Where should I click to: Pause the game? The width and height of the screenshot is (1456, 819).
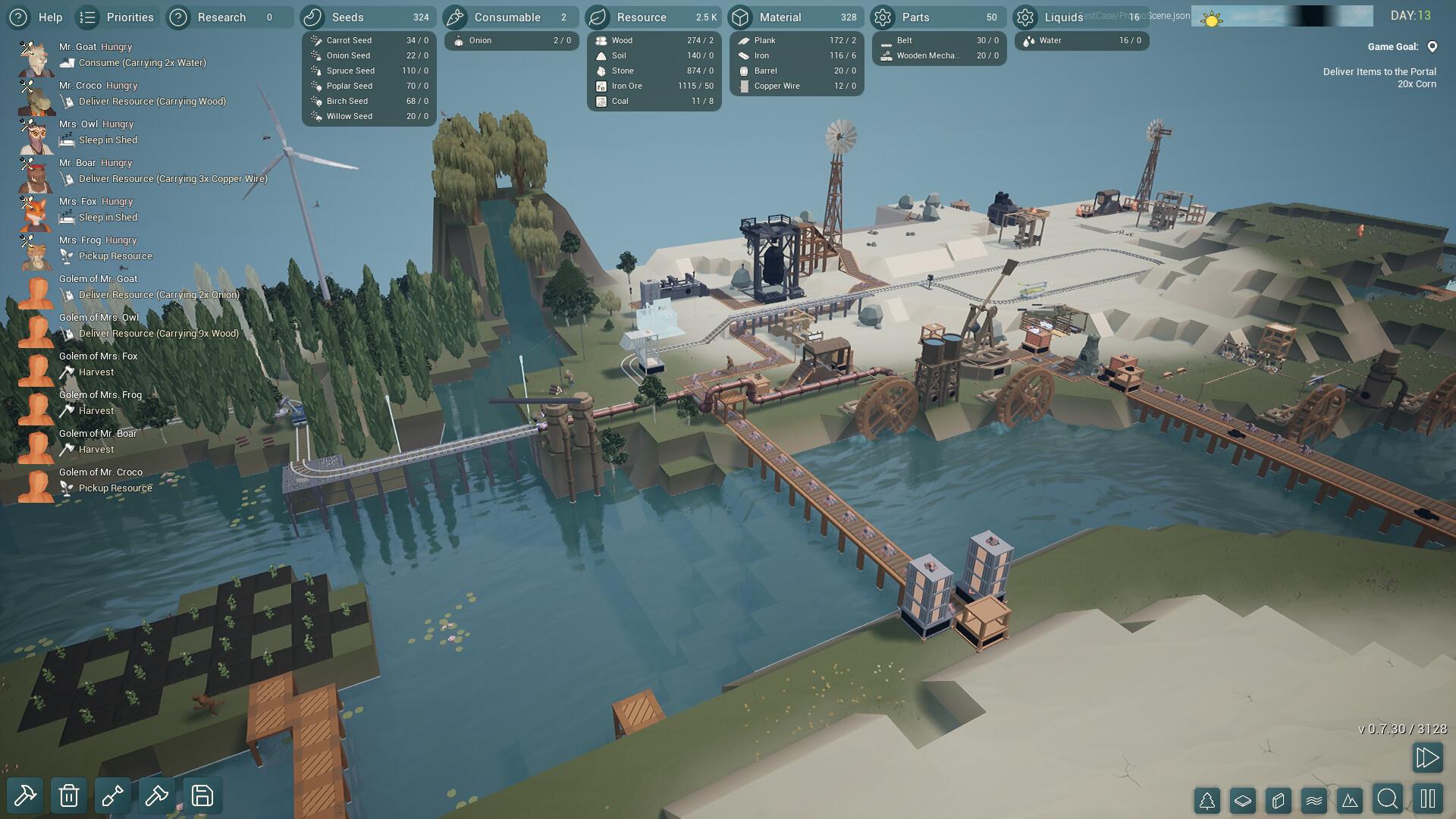[1427, 799]
